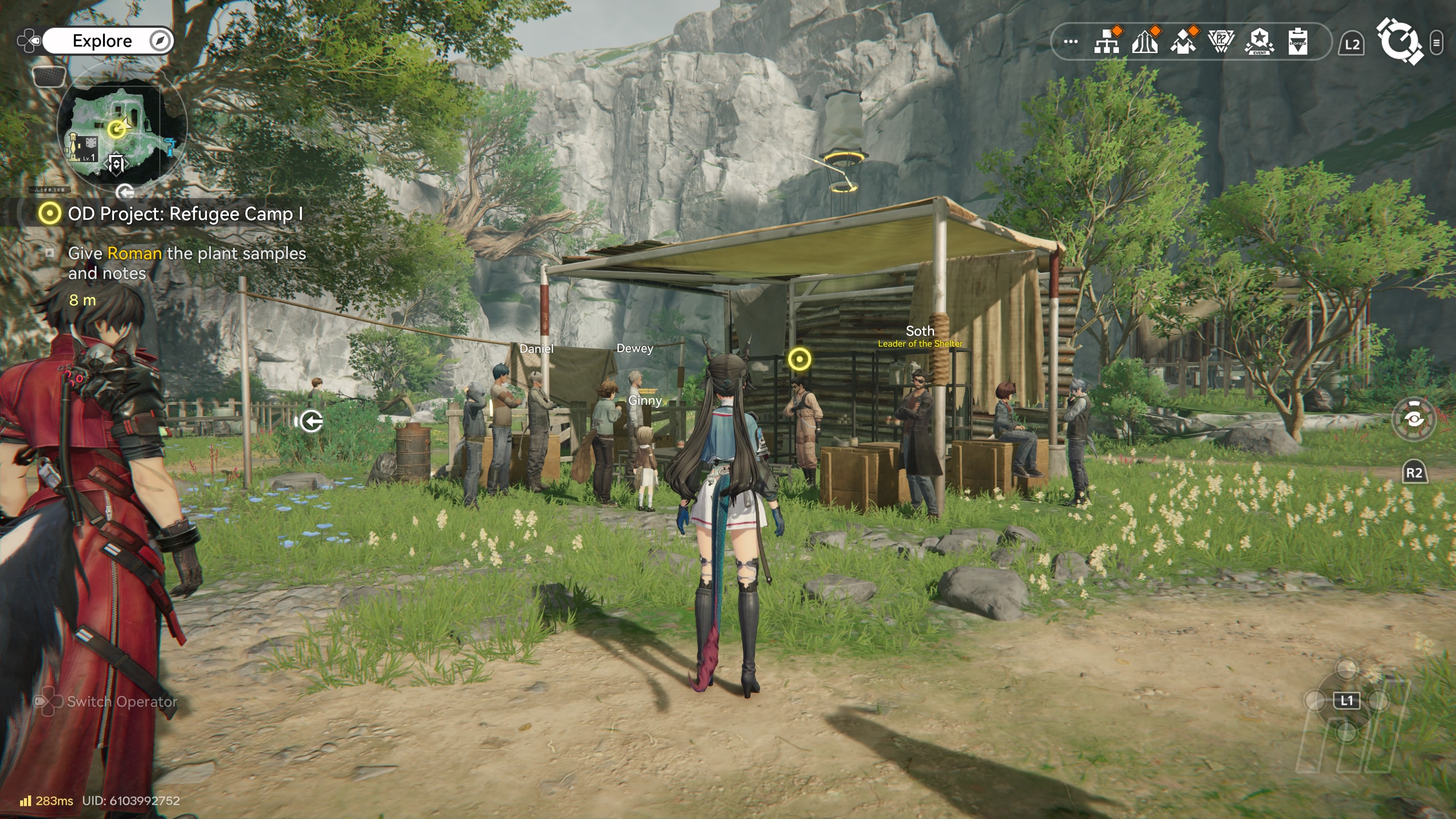Viewport: 1456px width, 819px height.
Task: Open the org-chart hierarchy icon
Action: point(1107,41)
